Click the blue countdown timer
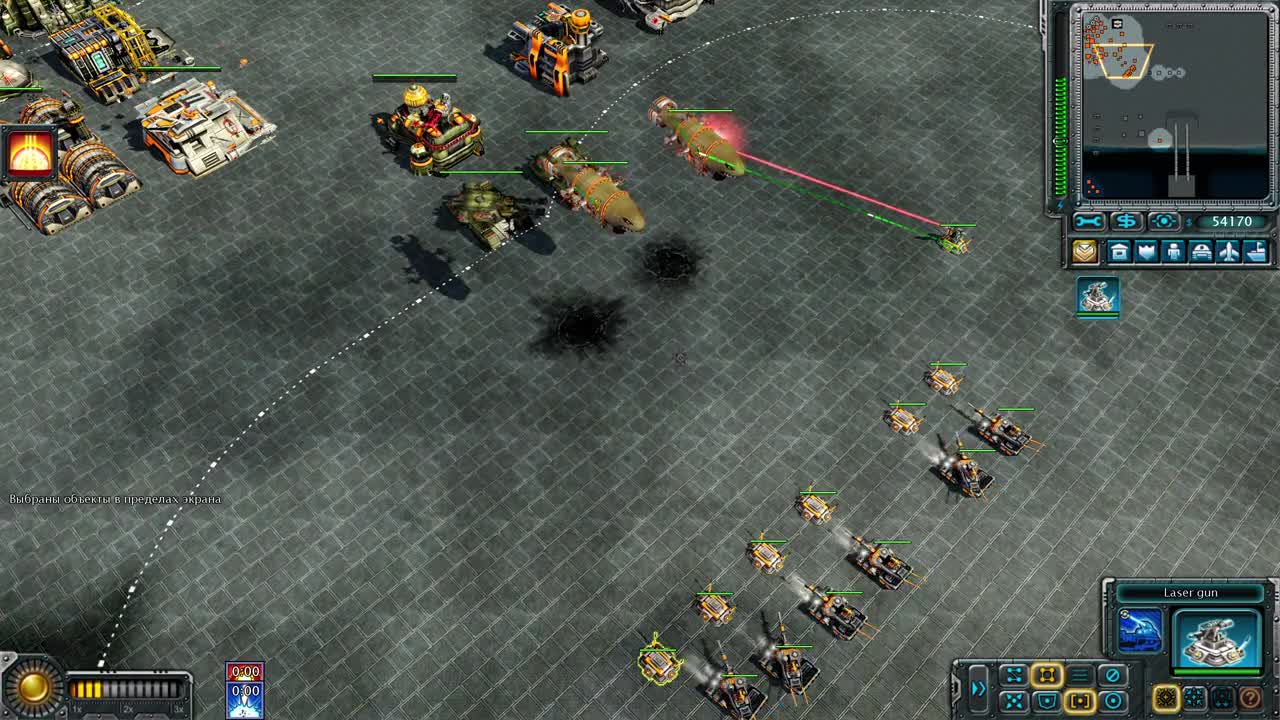This screenshot has height=720, width=1280. pos(244,690)
